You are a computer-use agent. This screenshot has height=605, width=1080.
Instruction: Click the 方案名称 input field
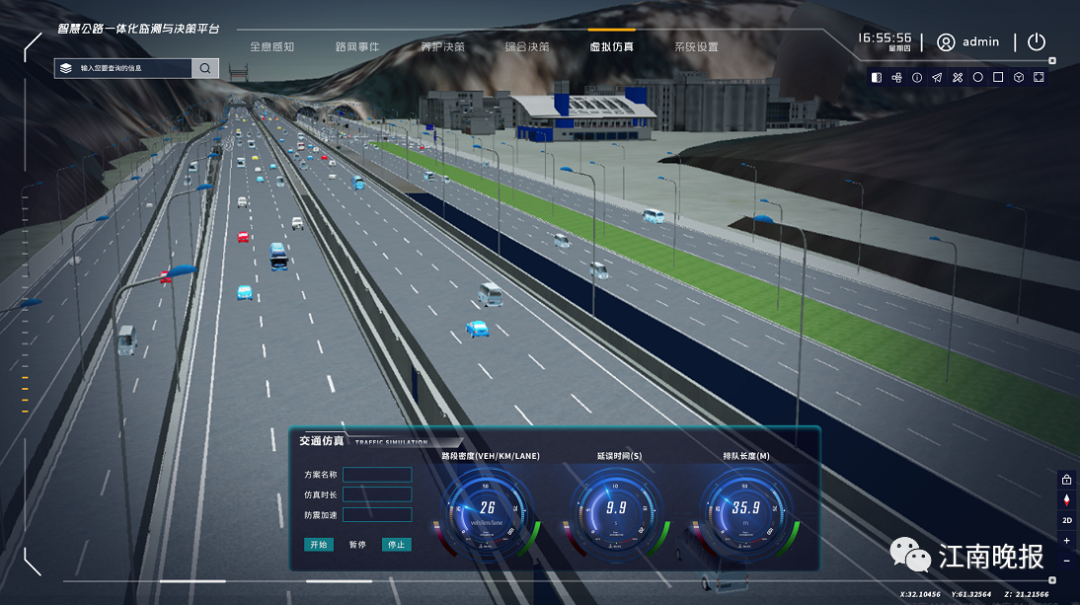point(377,474)
